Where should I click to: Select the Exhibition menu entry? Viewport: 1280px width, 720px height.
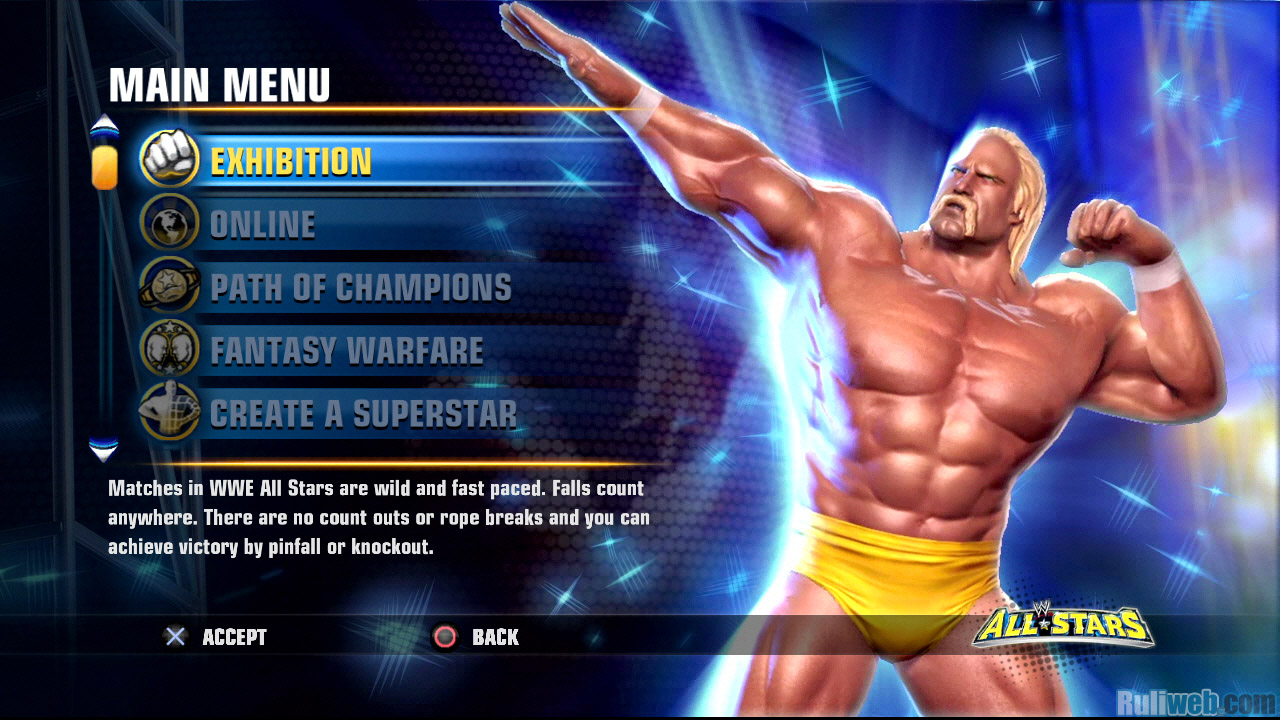pyautogui.click(x=291, y=162)
